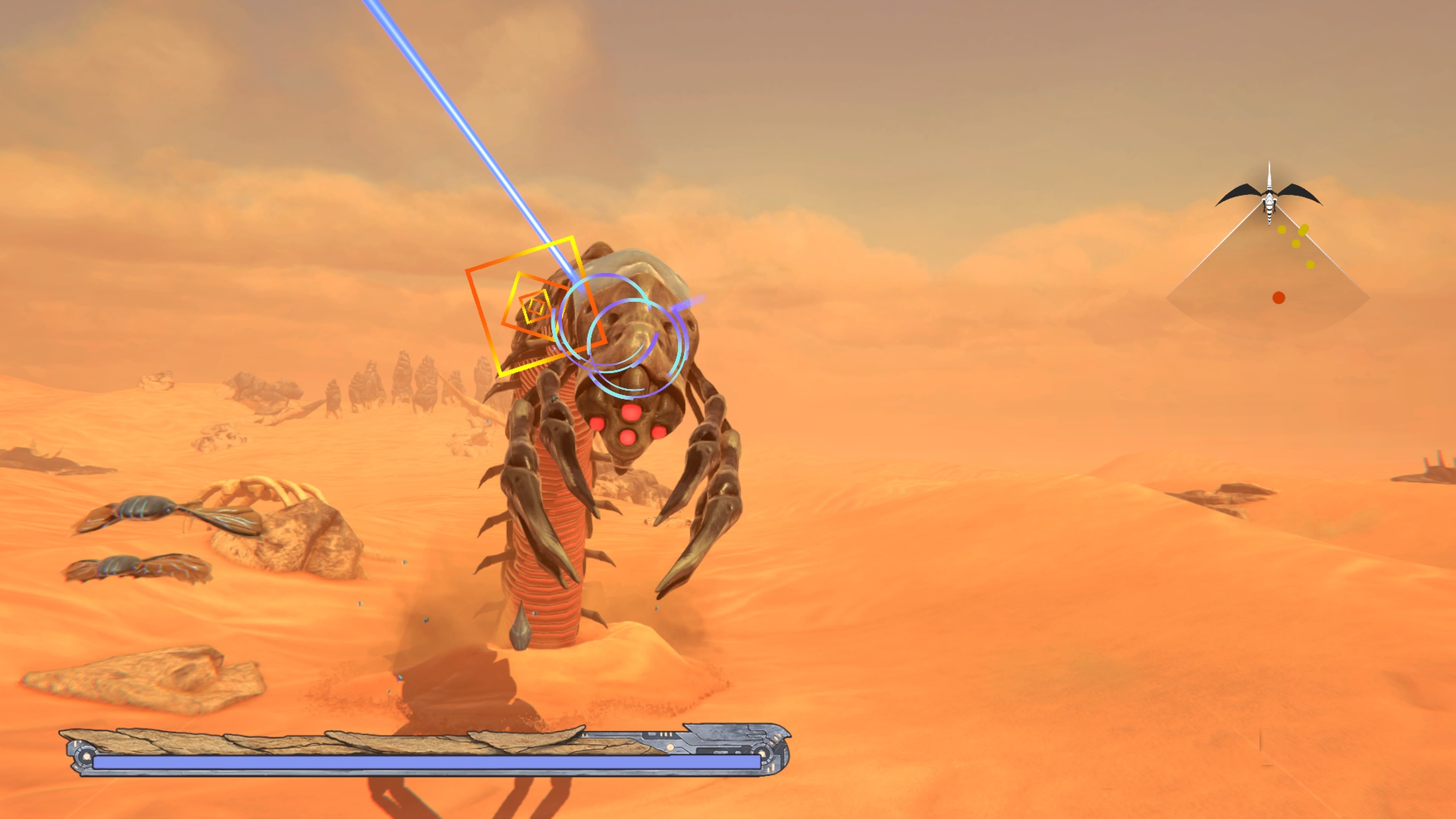Select the red enemy blip on the radar
1456x819 pixels.
click(1279, 297)
